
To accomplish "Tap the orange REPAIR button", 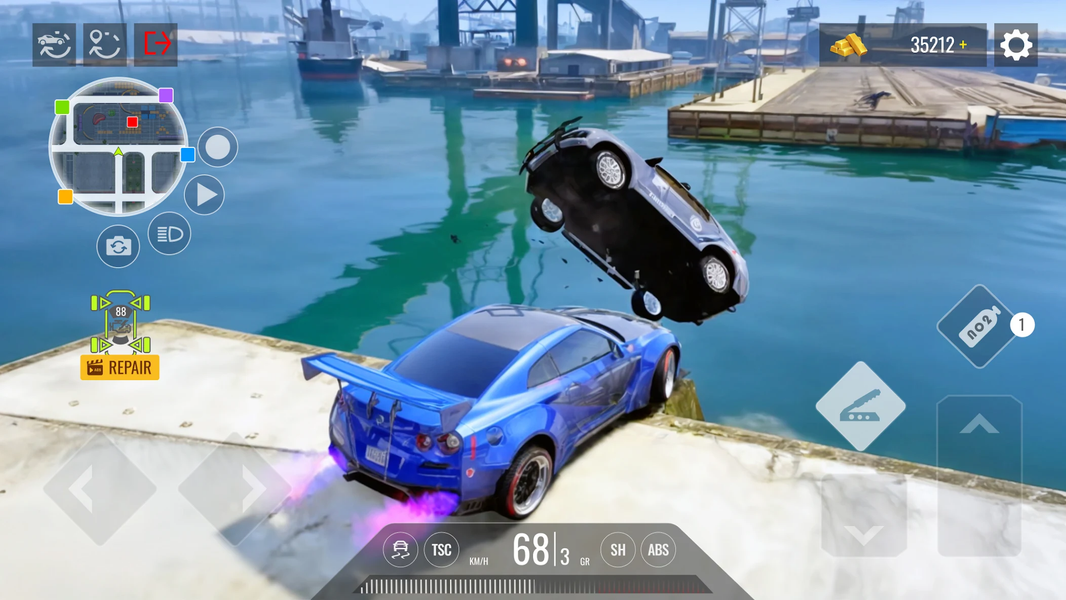I will (120, 367).
